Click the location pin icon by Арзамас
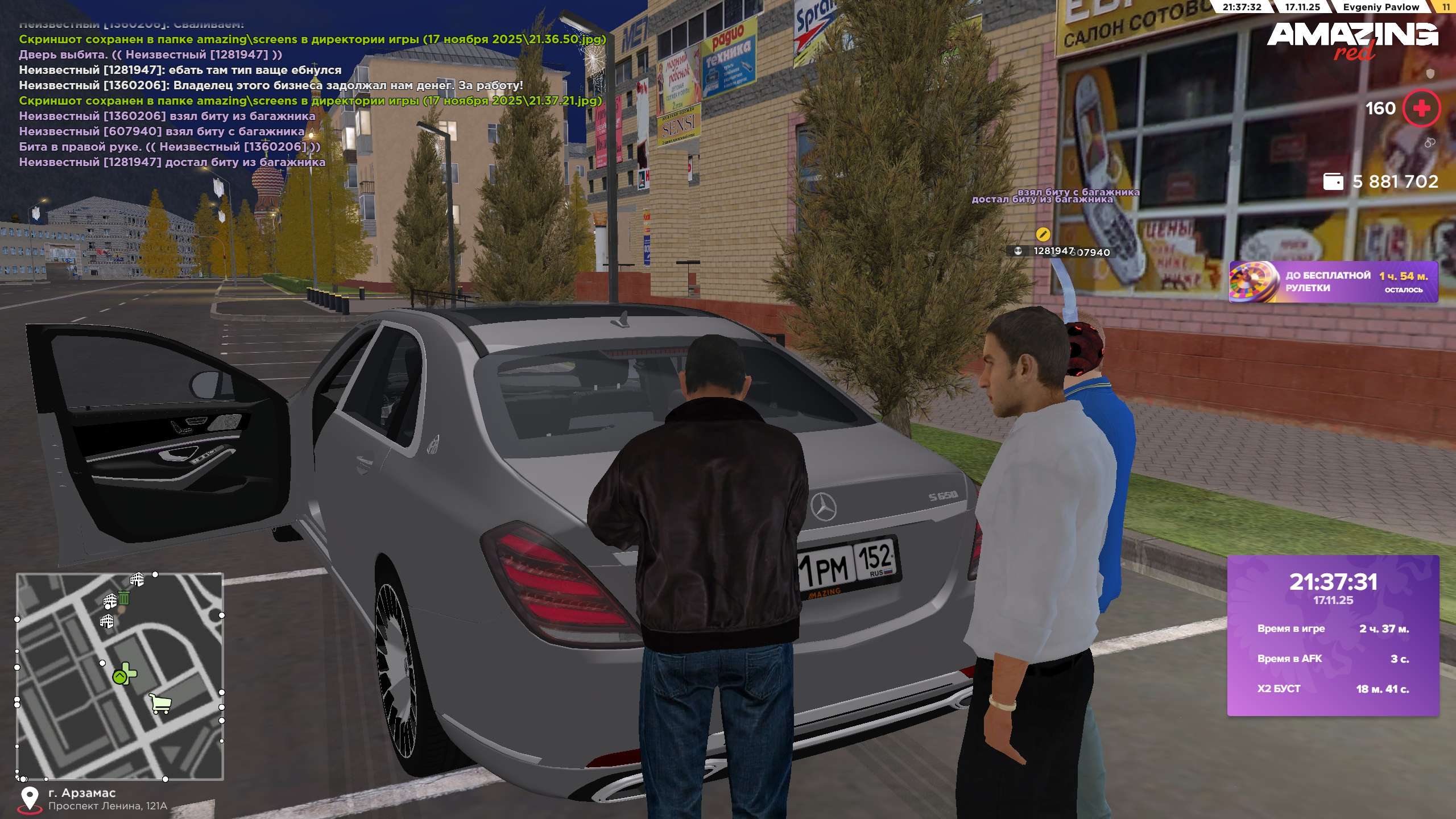 pyautogui.click(x=30, y=799)
